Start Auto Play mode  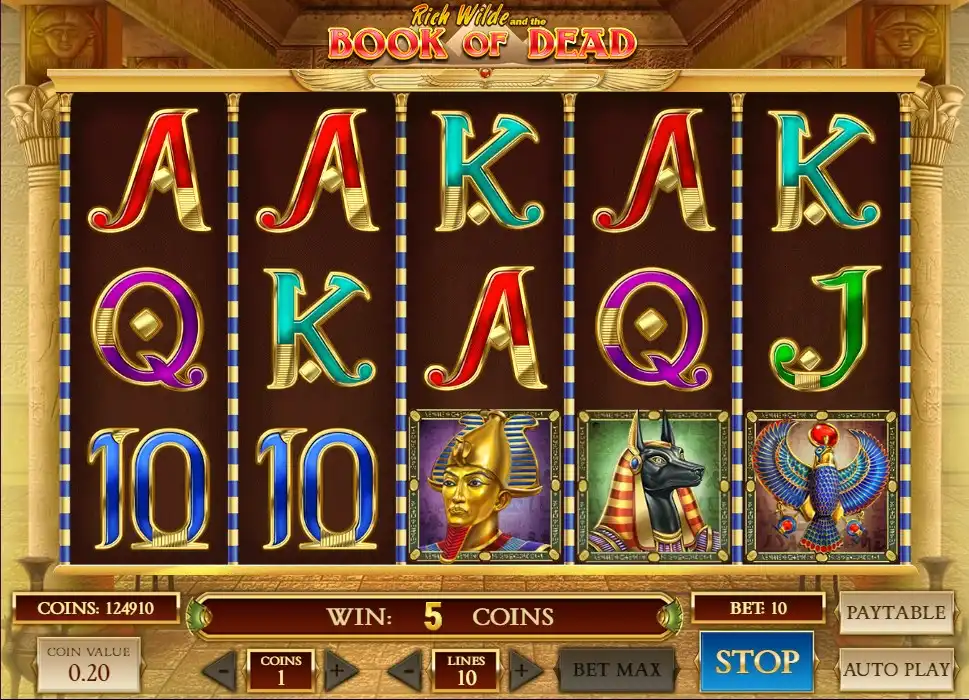[x=895, y=669]
